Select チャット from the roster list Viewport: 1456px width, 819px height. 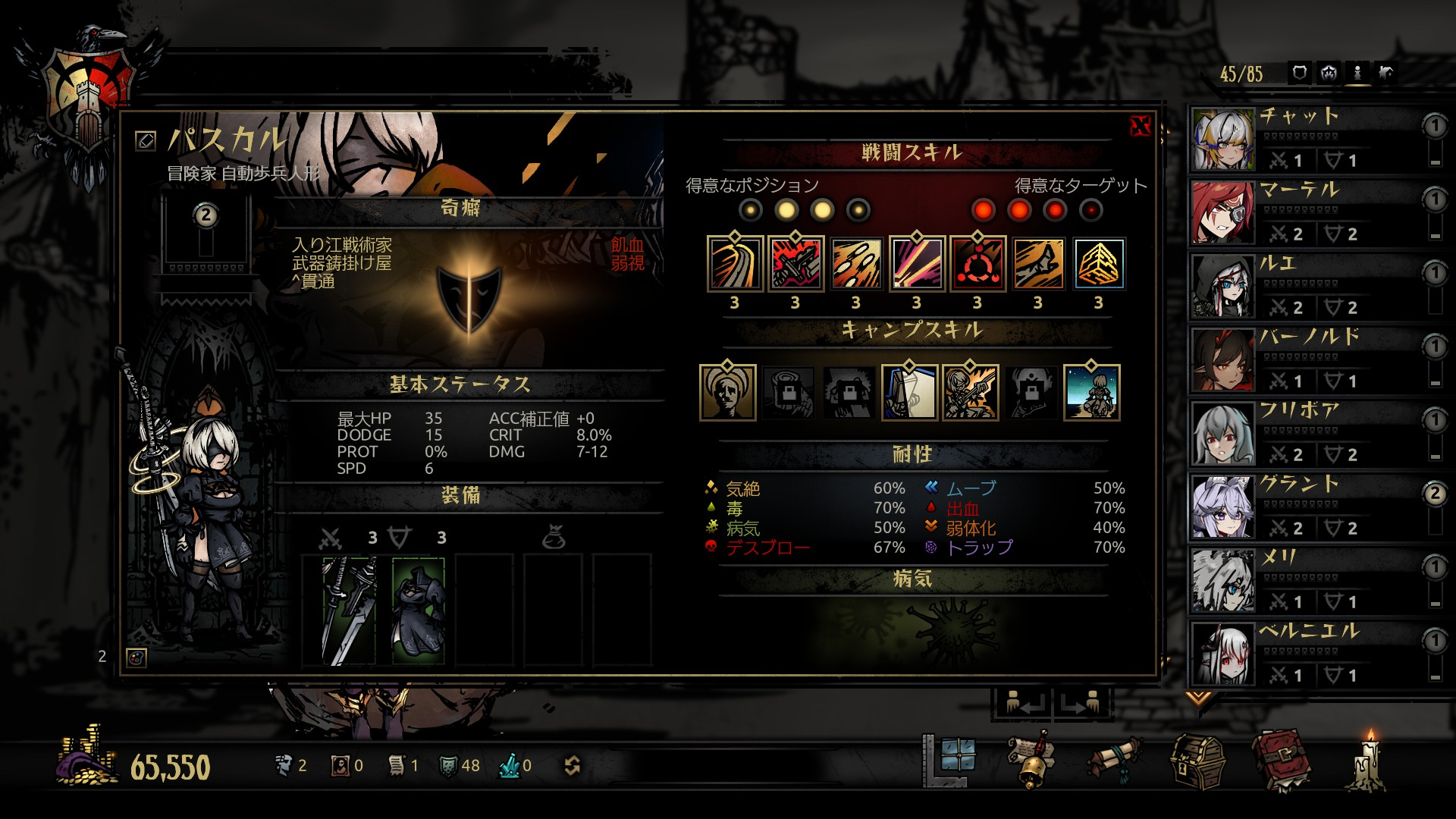(x=1304, y=138)
